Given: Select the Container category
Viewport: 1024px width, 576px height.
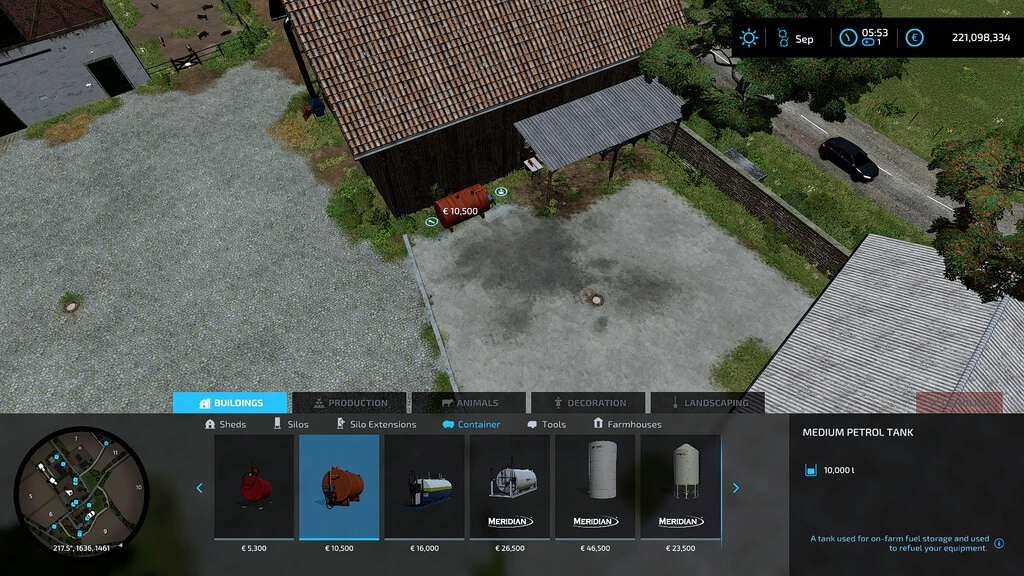Looking at the screenshot, I should pyautogui.click(x=471, y=424).
